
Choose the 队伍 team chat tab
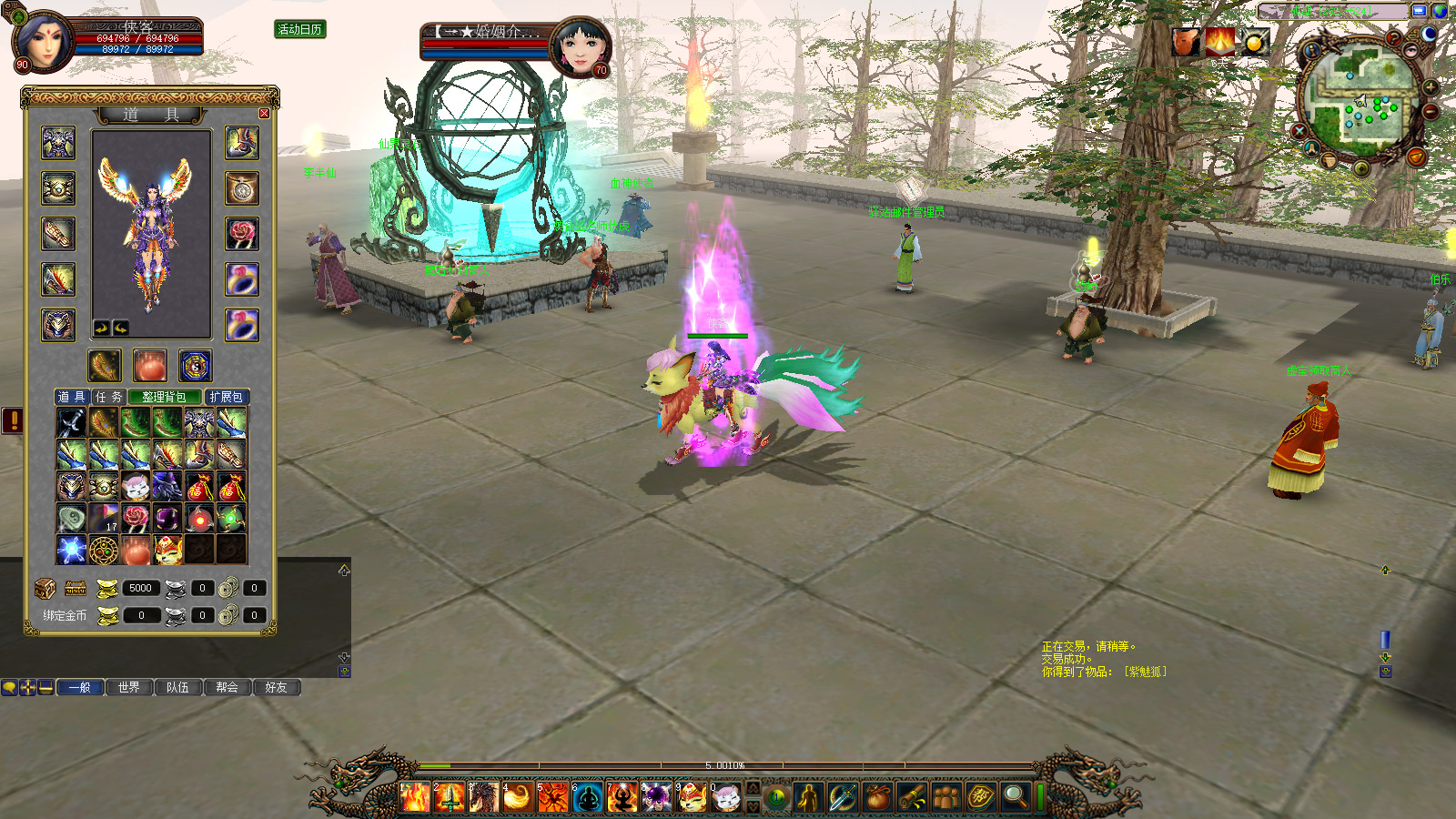pyautogui.click(x=178, y=687)
